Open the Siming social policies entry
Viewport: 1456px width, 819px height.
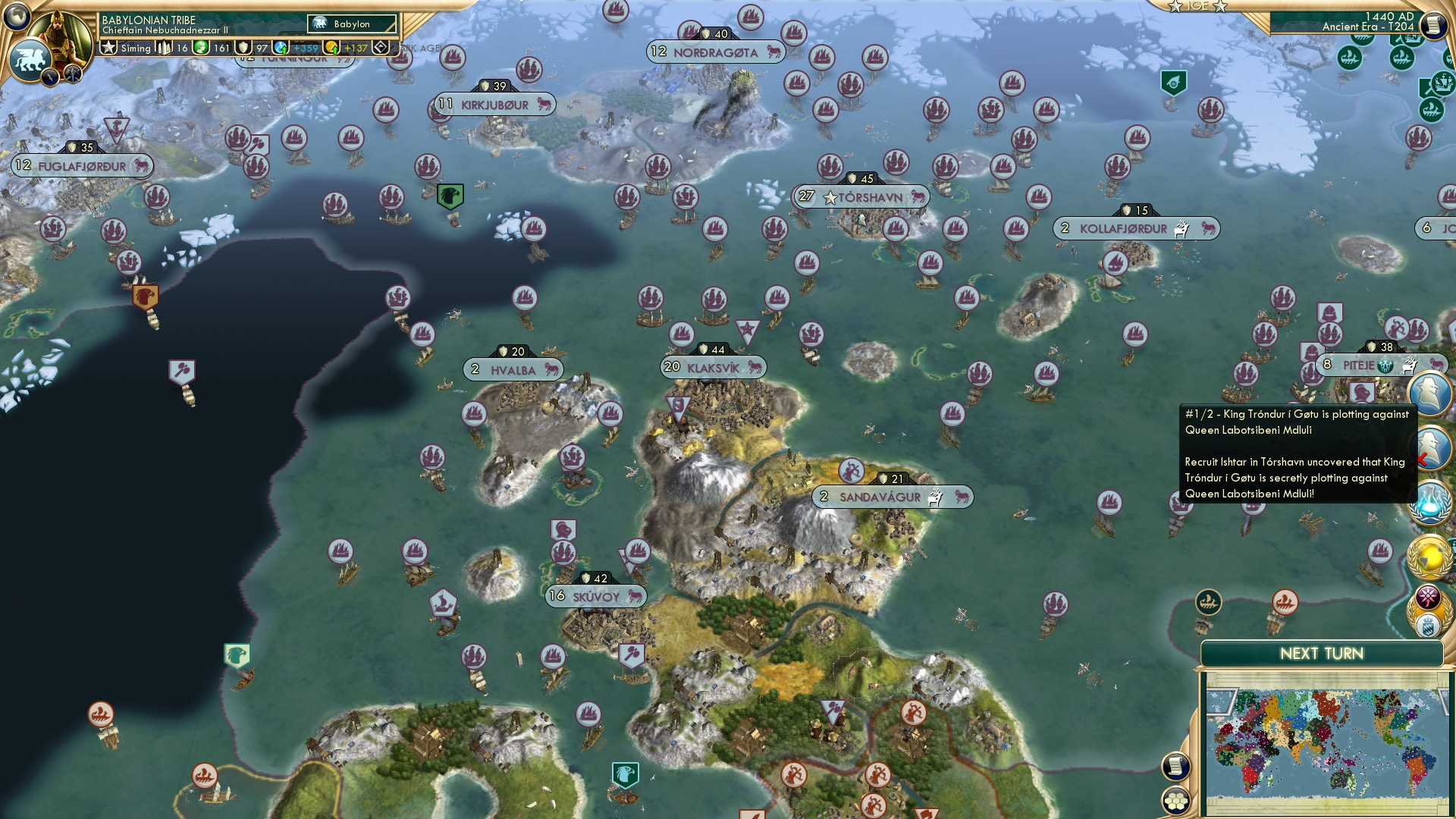[x=135, y=48]
